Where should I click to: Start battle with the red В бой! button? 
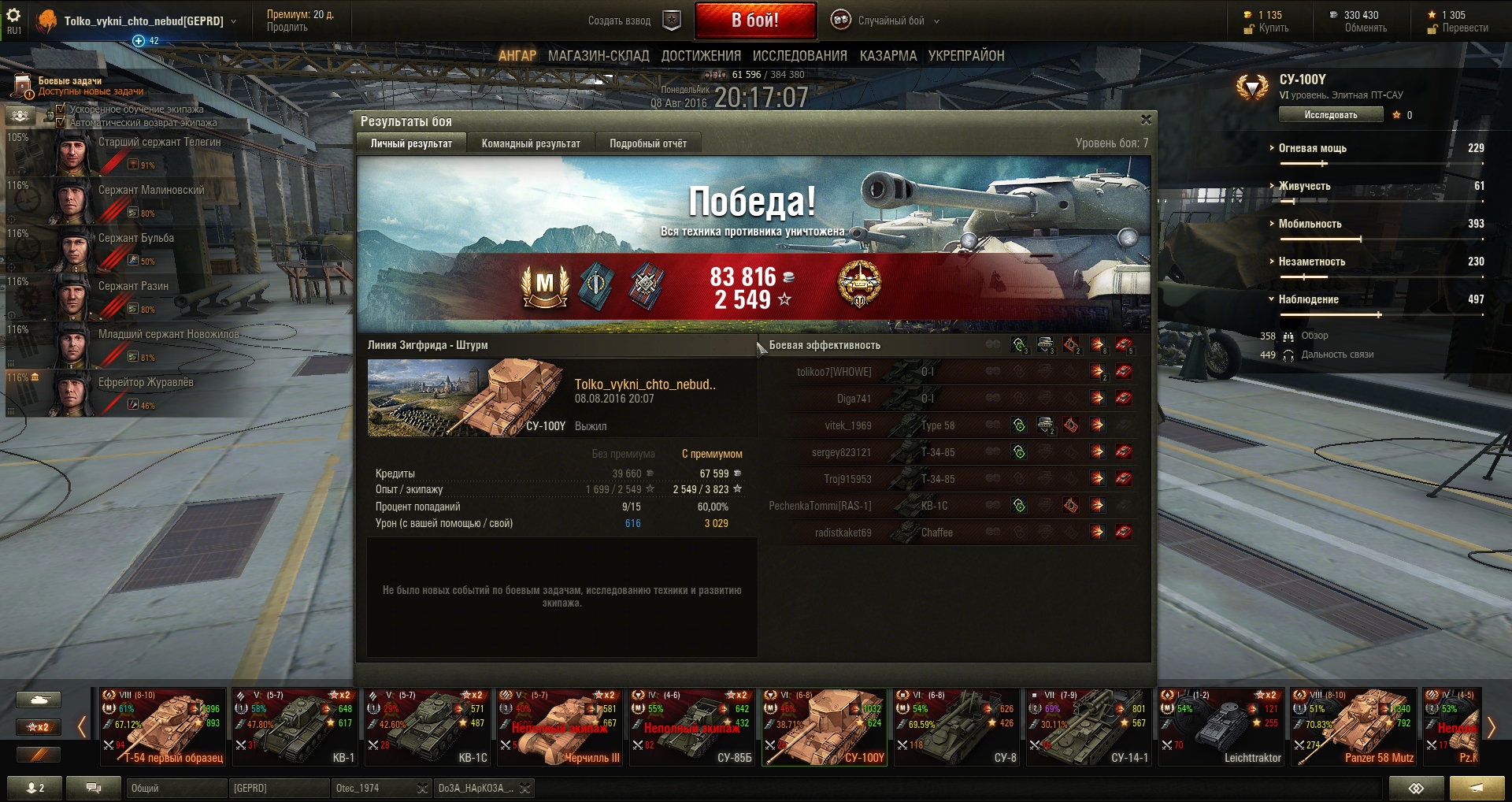[754, 20]
